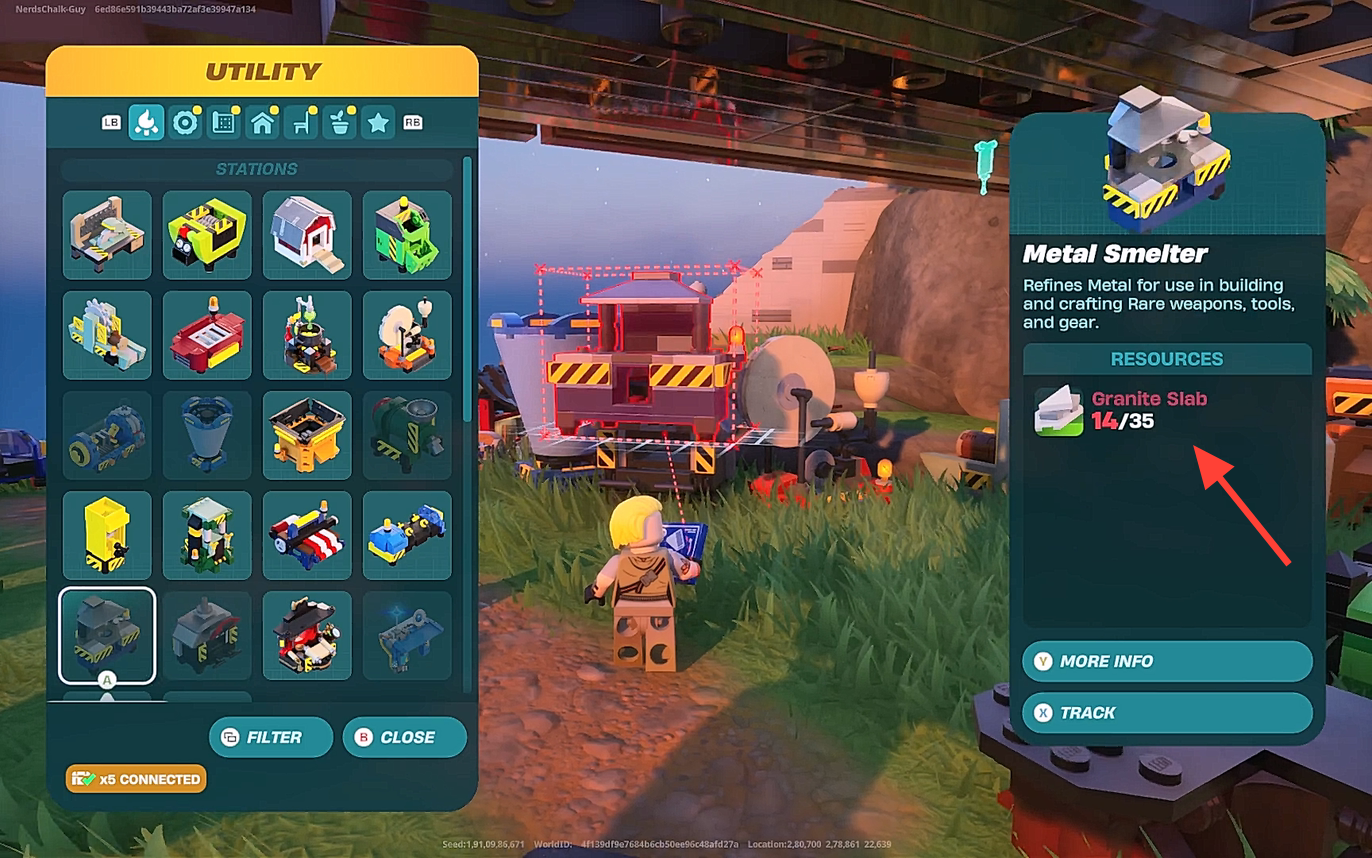Select the campfire stations tab
This screenshot has height=858, width=1372.
pyautogui.click(x=146, y=124)
